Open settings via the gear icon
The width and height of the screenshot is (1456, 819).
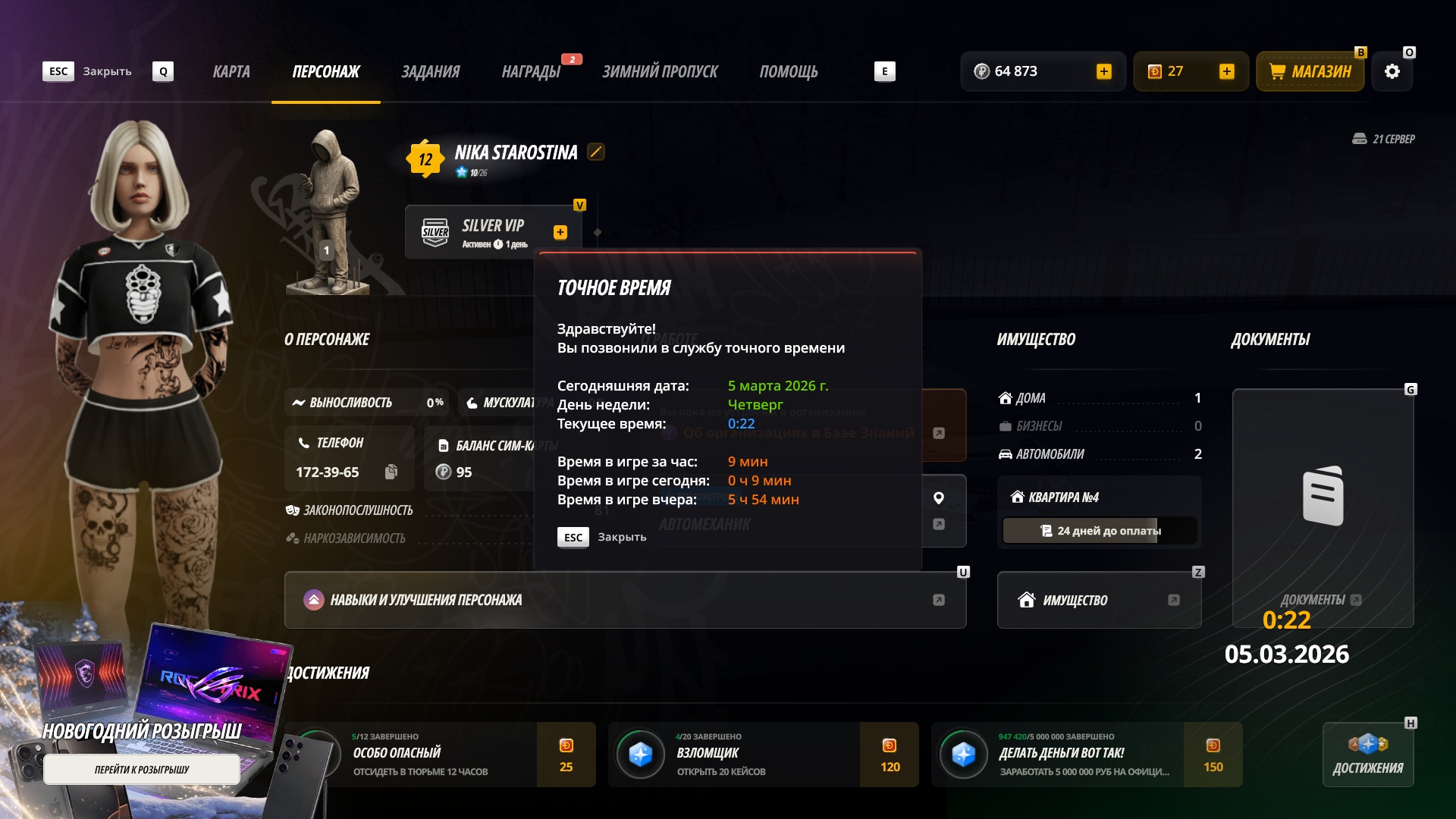(1392, 72)
